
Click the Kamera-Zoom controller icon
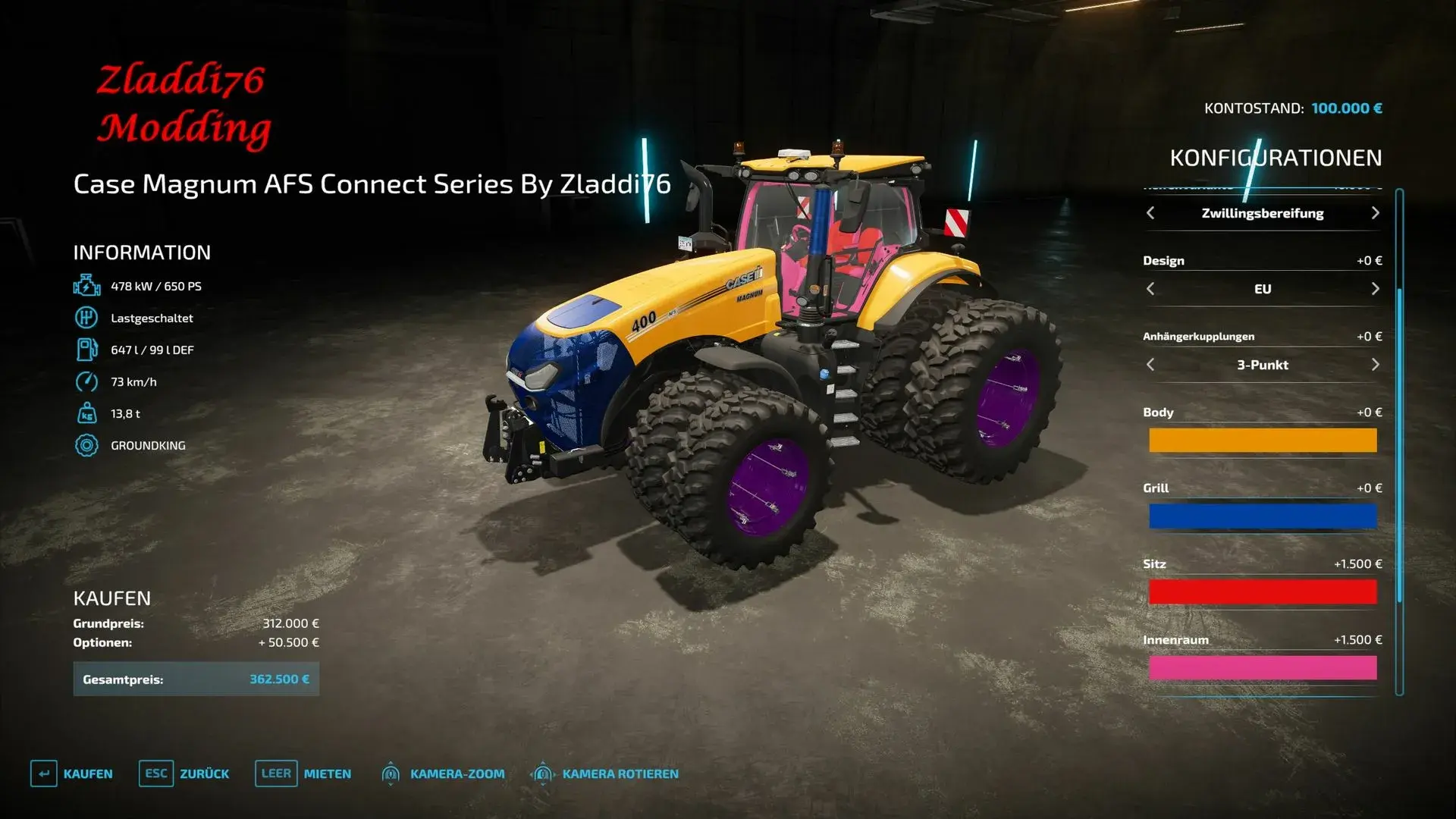click(x=391, y=773)
